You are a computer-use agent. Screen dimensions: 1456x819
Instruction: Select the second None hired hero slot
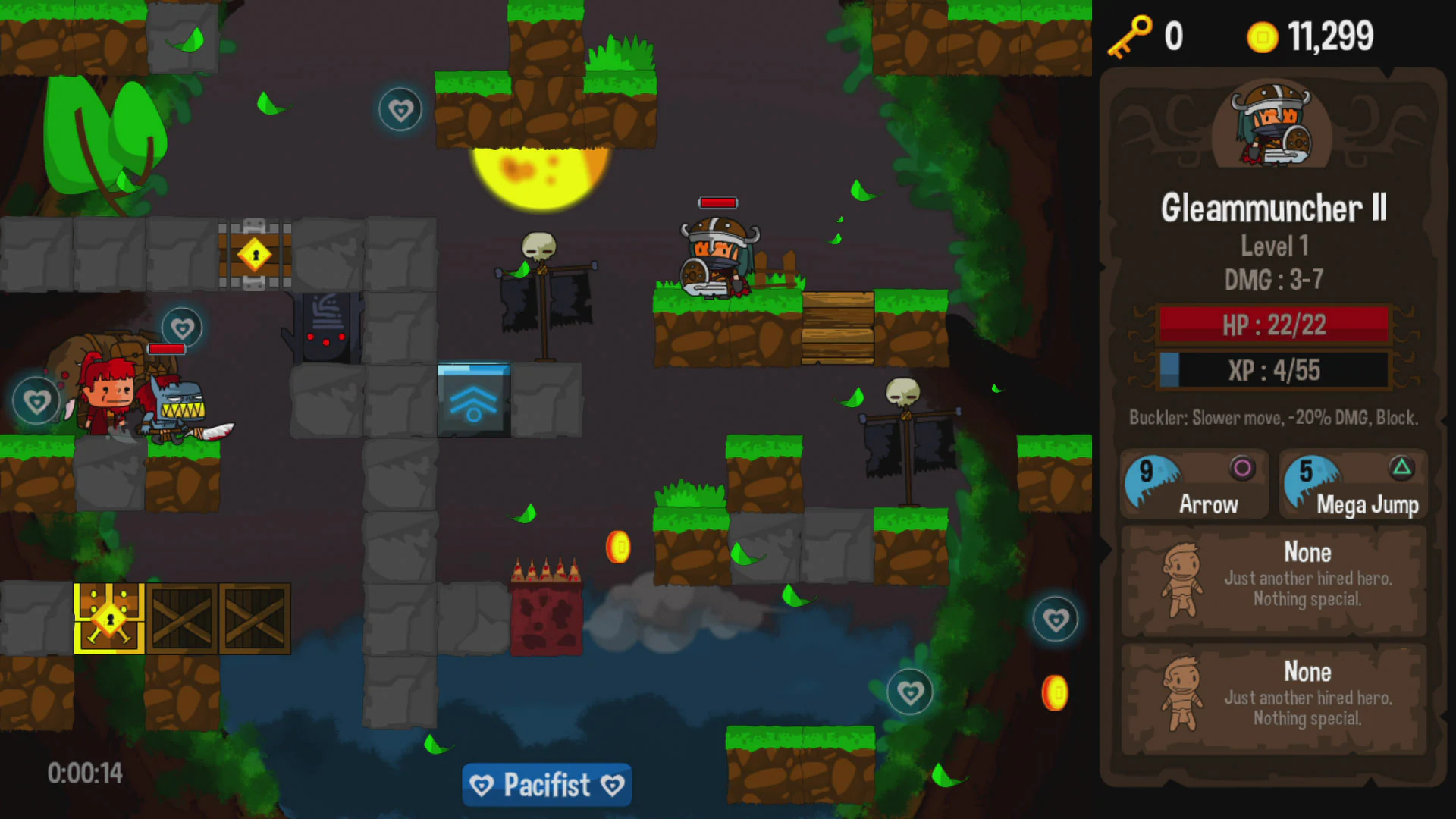1272,696
